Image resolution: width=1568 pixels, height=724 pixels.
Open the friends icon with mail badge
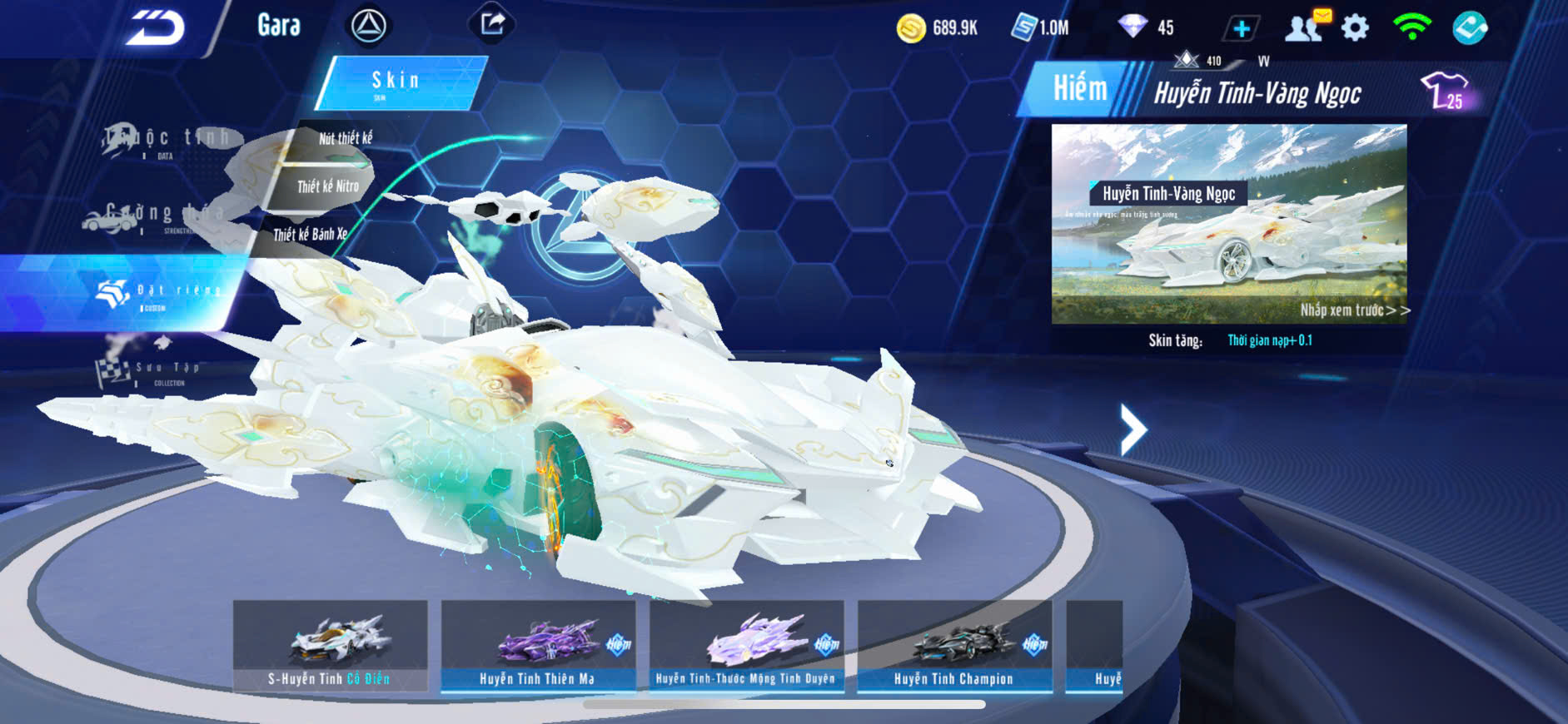(x=1306, y=27)
